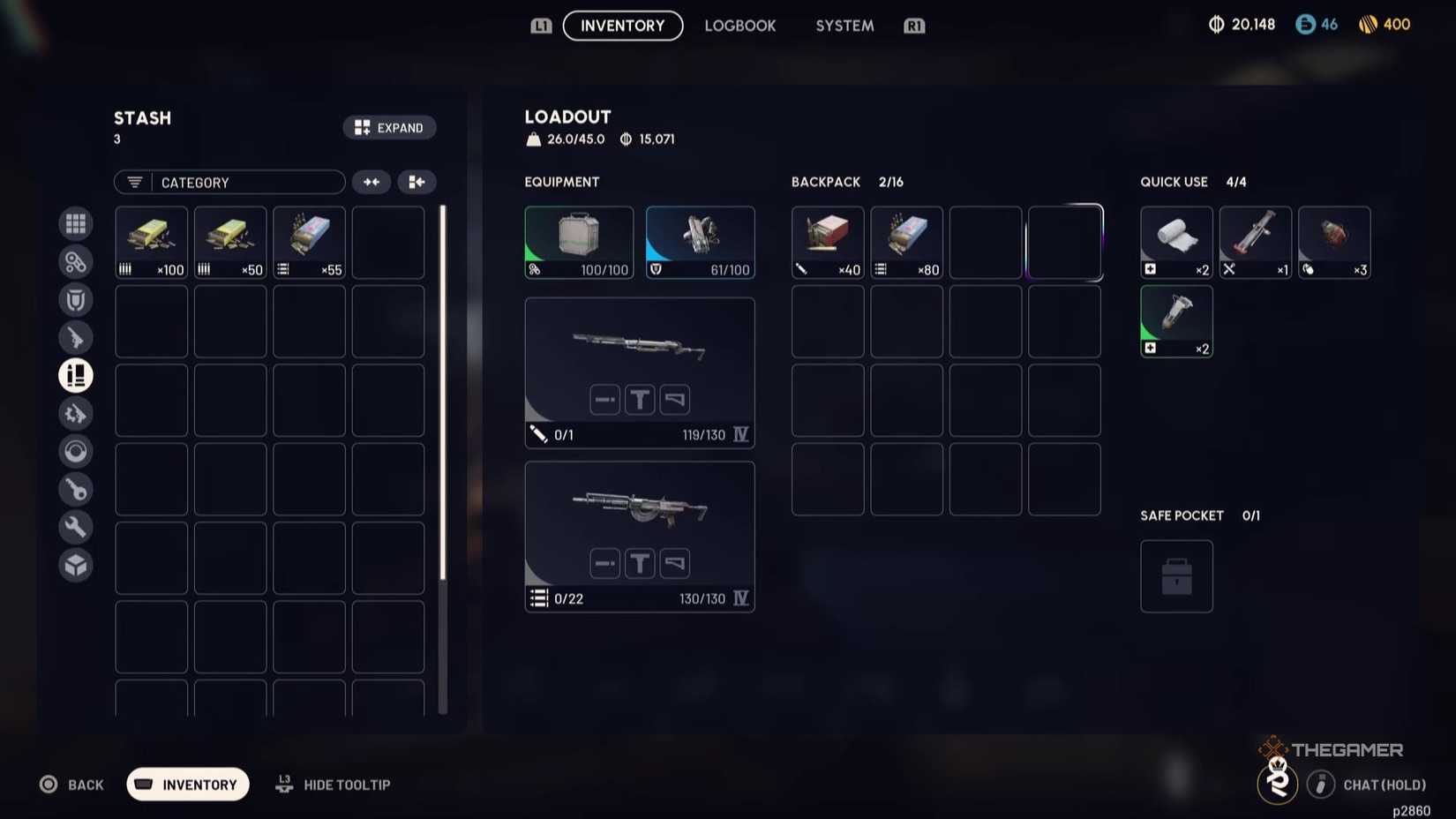1456x819 pixels.
Task: Open the pistol weapons category filter
Action: (x=76, y=337)
